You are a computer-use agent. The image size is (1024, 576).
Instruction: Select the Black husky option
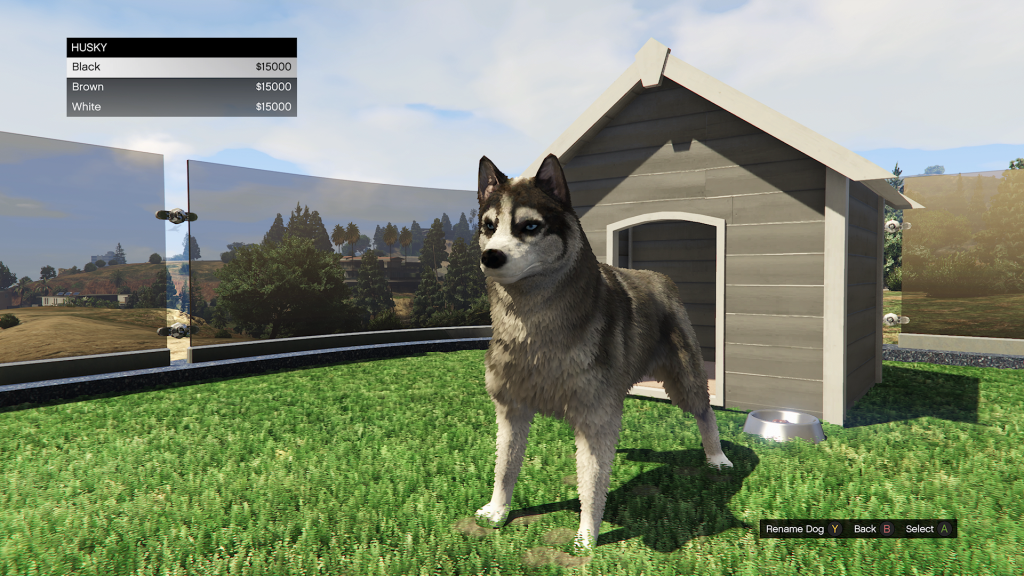(x=181, y=67)
